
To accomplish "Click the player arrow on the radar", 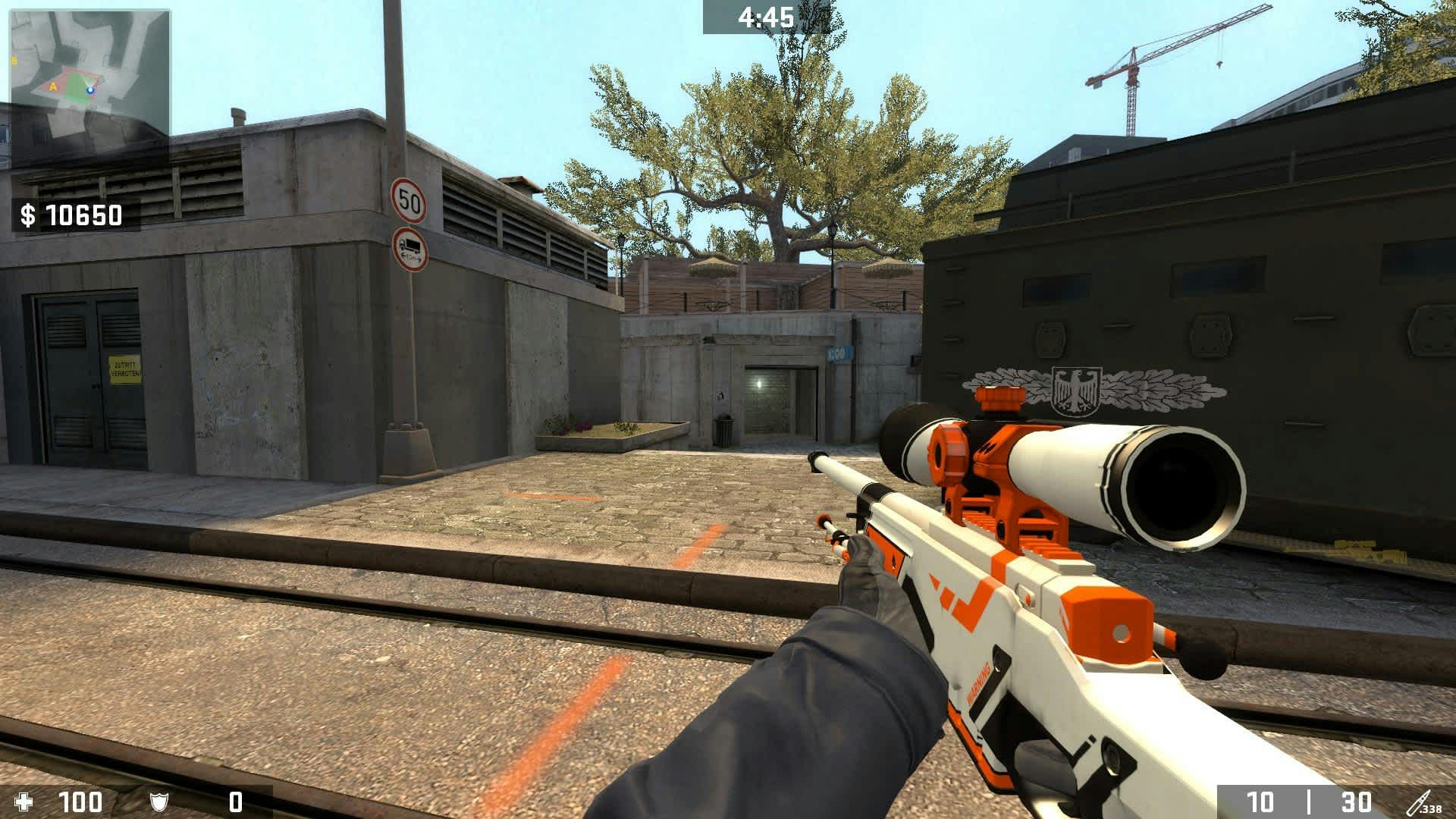I will click(90, 89).
